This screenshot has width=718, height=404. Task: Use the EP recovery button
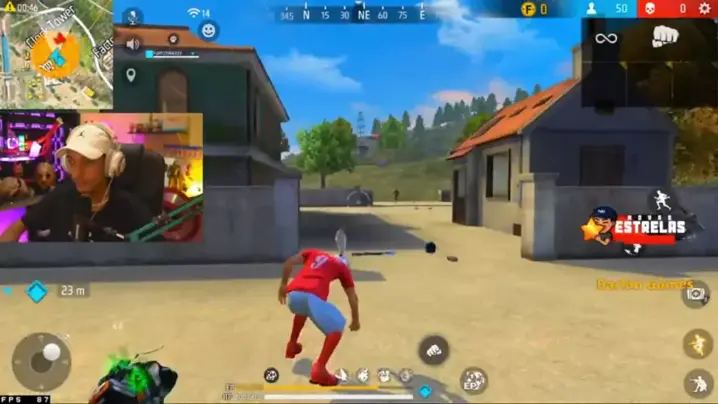click(473, 380)
